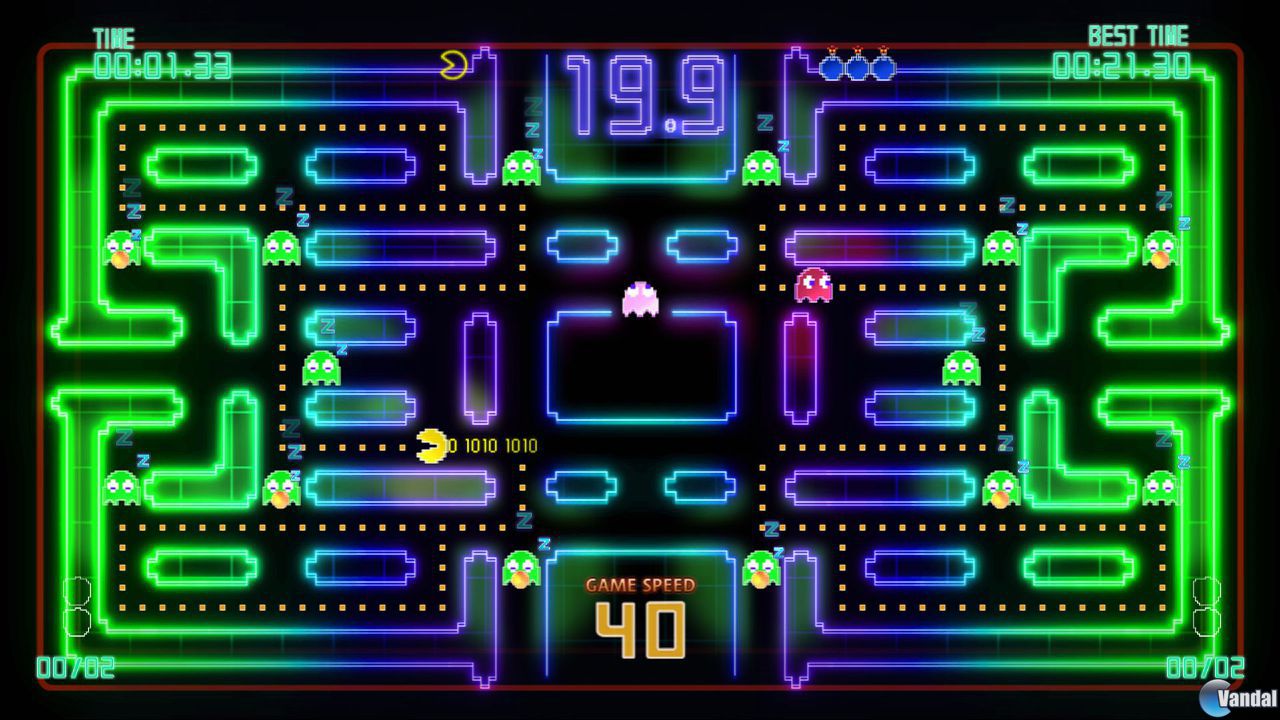
Task: Click the Pac-Man character eating pellets
Action: (x=430, y=443)
